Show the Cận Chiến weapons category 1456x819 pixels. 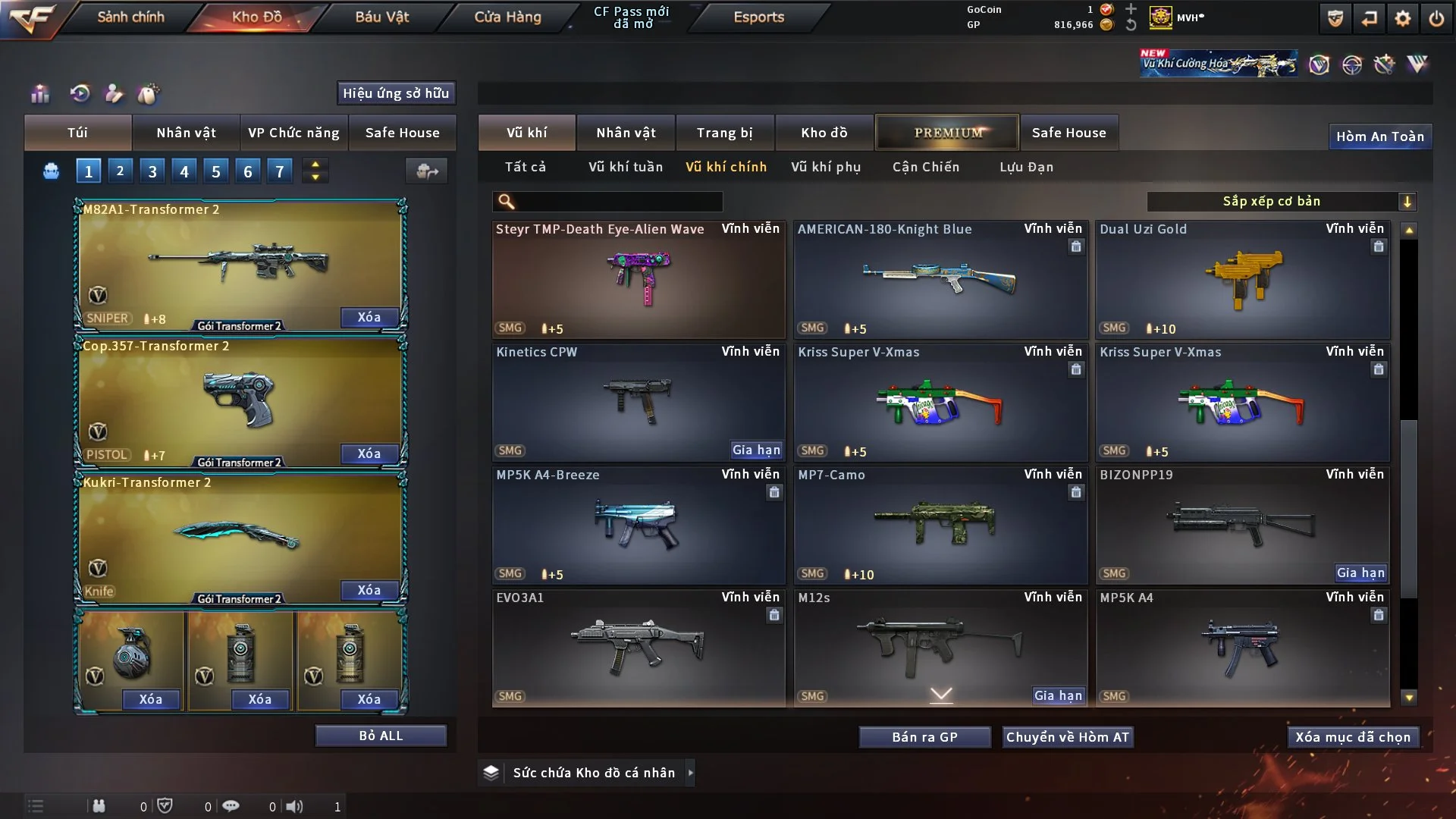[x=925, y=167]
